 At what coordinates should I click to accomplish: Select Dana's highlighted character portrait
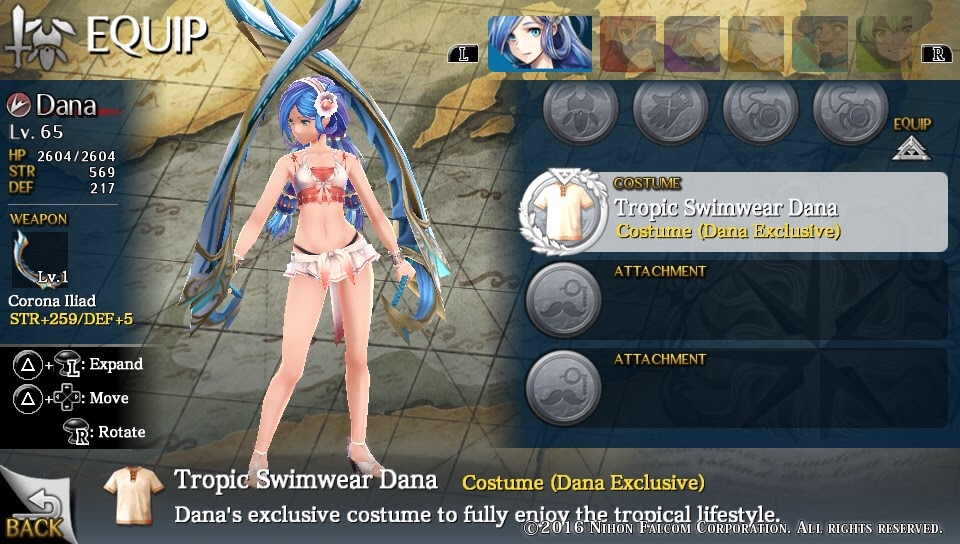(x=539, y=45)
